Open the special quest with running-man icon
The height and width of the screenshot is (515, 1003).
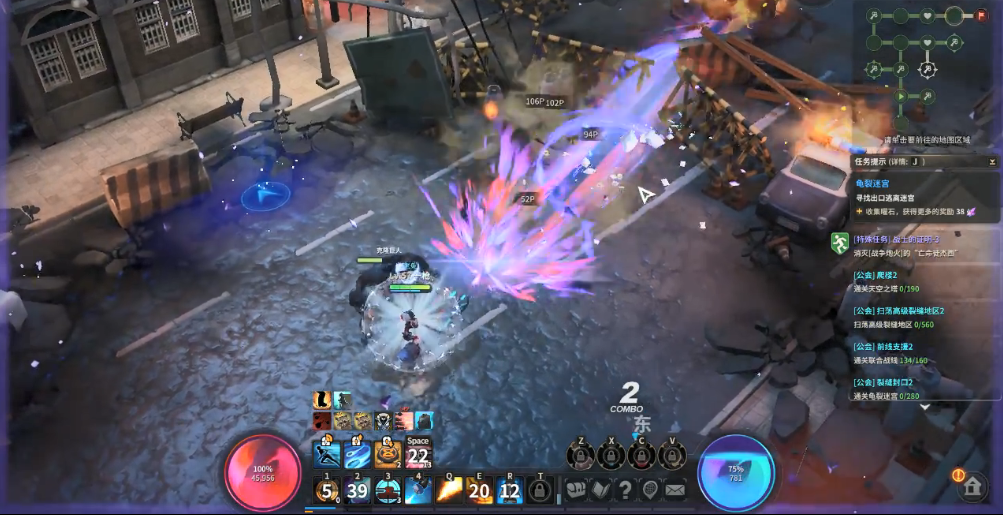coord(840,241)
